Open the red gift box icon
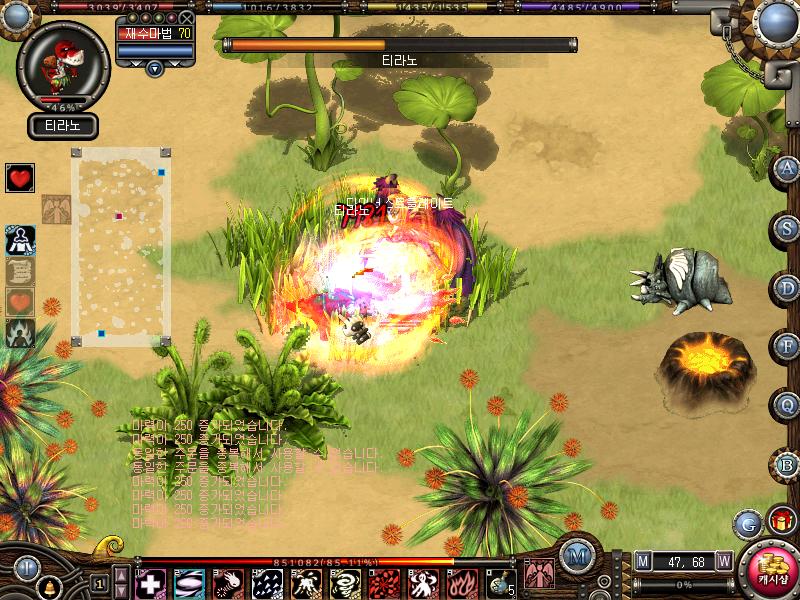 780,521
